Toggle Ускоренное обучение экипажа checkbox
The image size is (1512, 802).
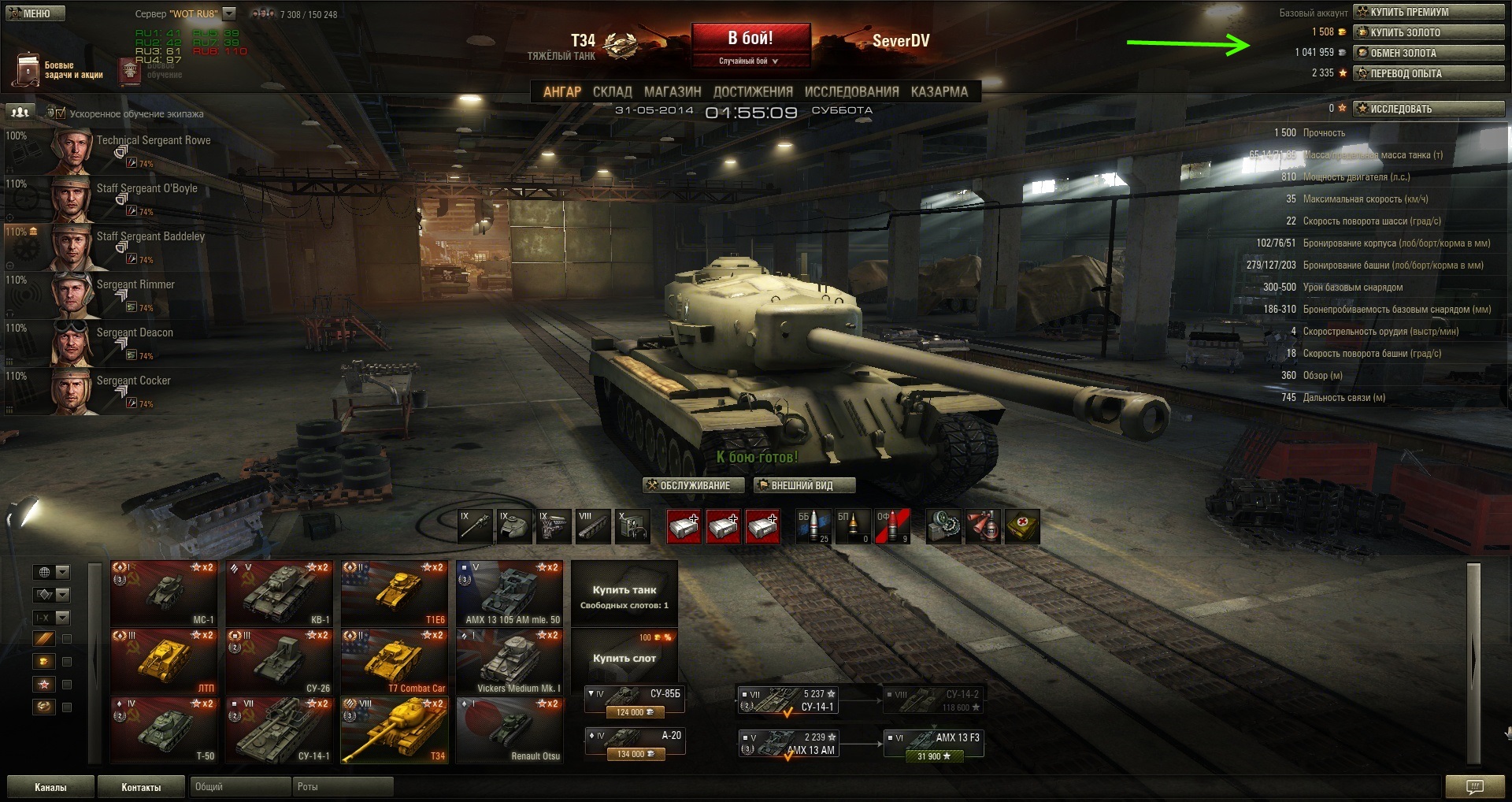61,113
